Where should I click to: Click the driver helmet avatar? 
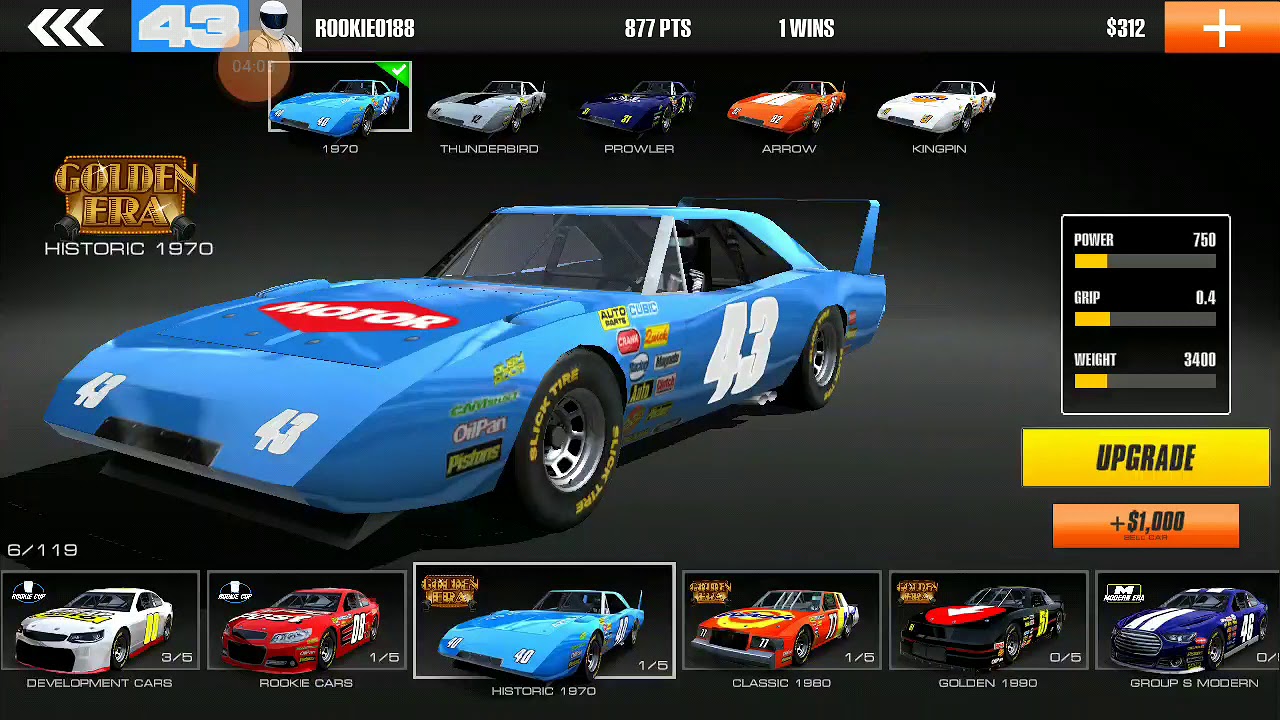pos(275,27)
